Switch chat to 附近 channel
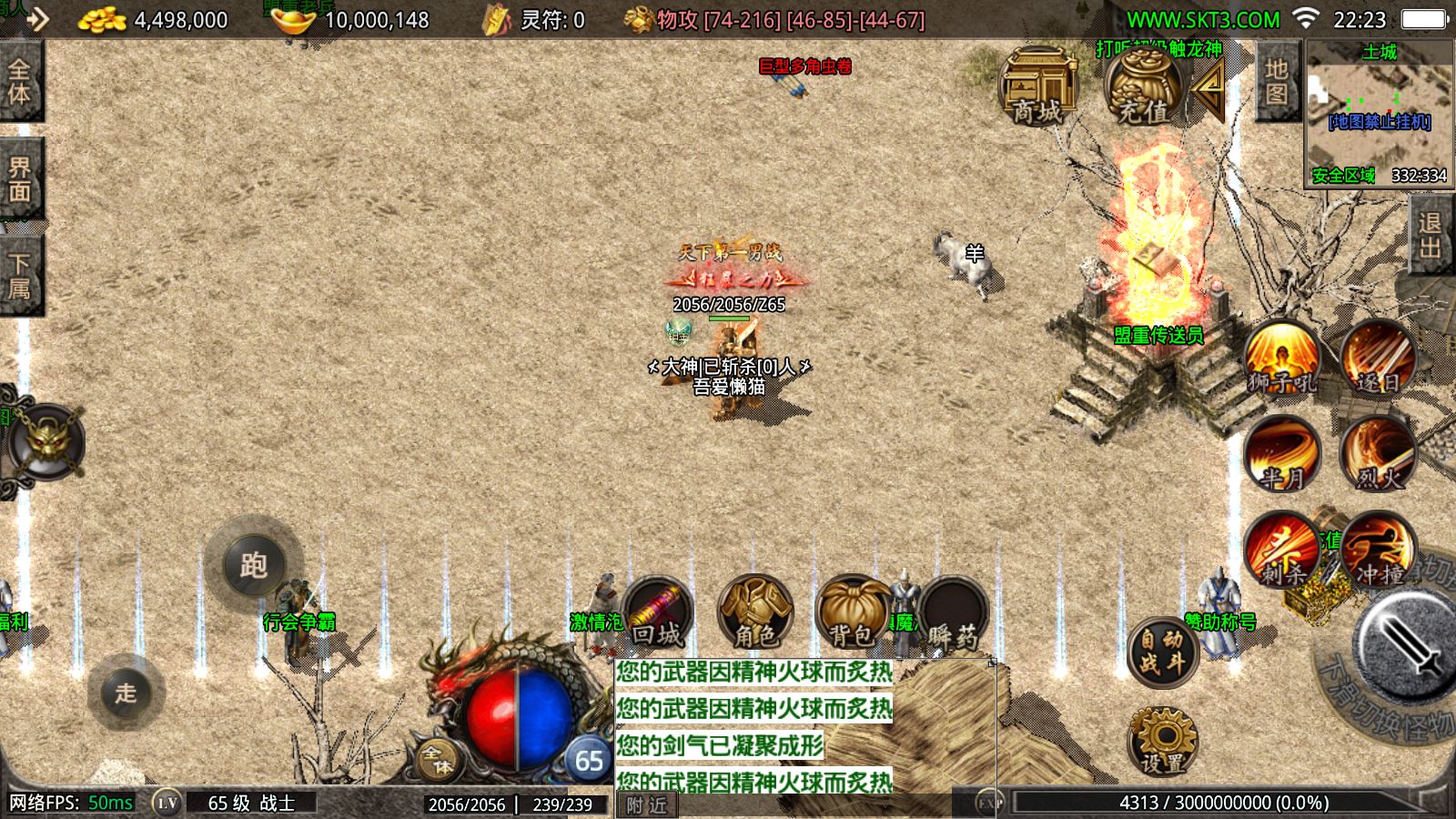This screenshot has height=819, width=1456. coord(647,805)
